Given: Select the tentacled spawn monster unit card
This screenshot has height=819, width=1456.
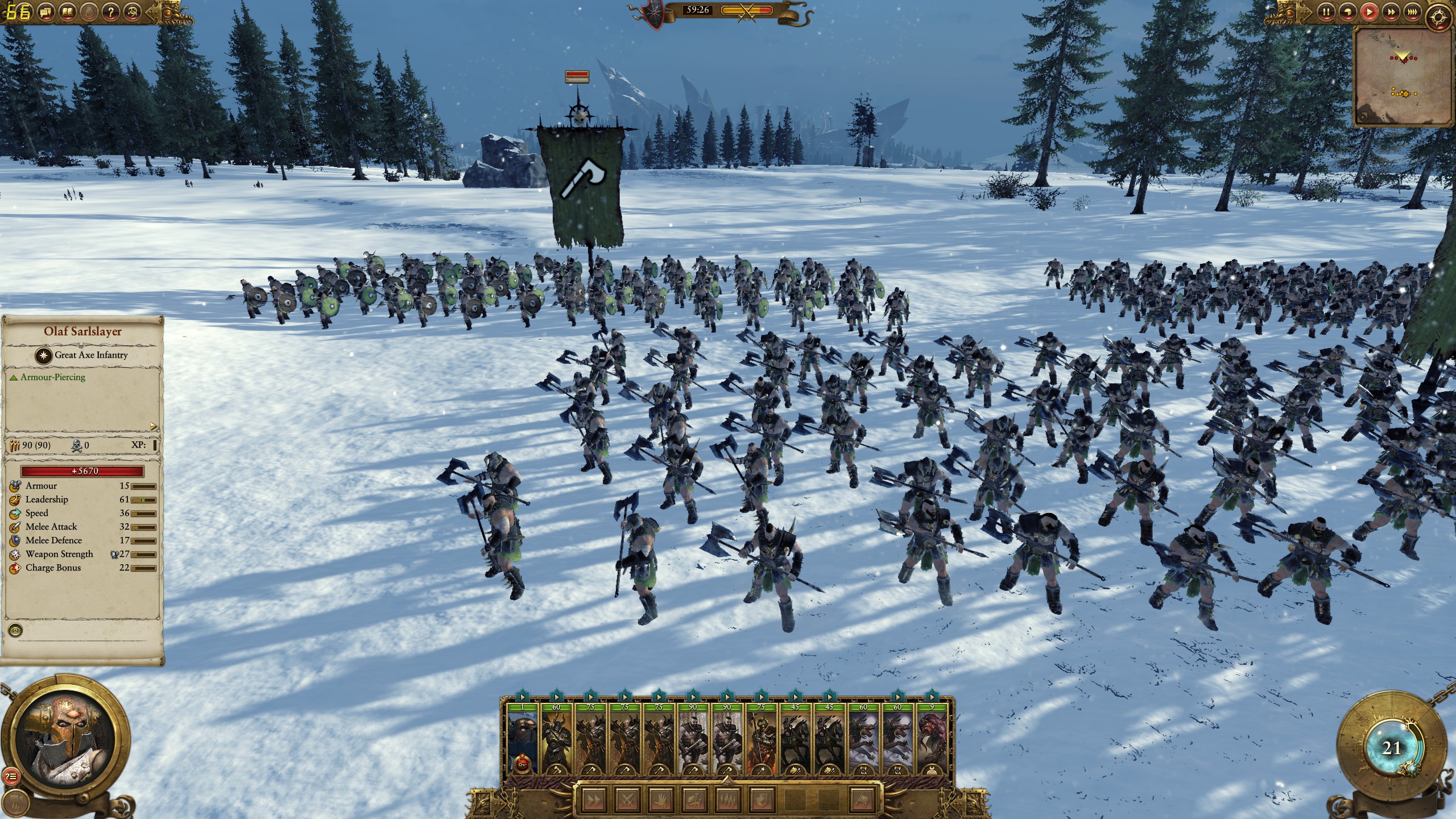Looking at the screenshot, I should [931, 739].
